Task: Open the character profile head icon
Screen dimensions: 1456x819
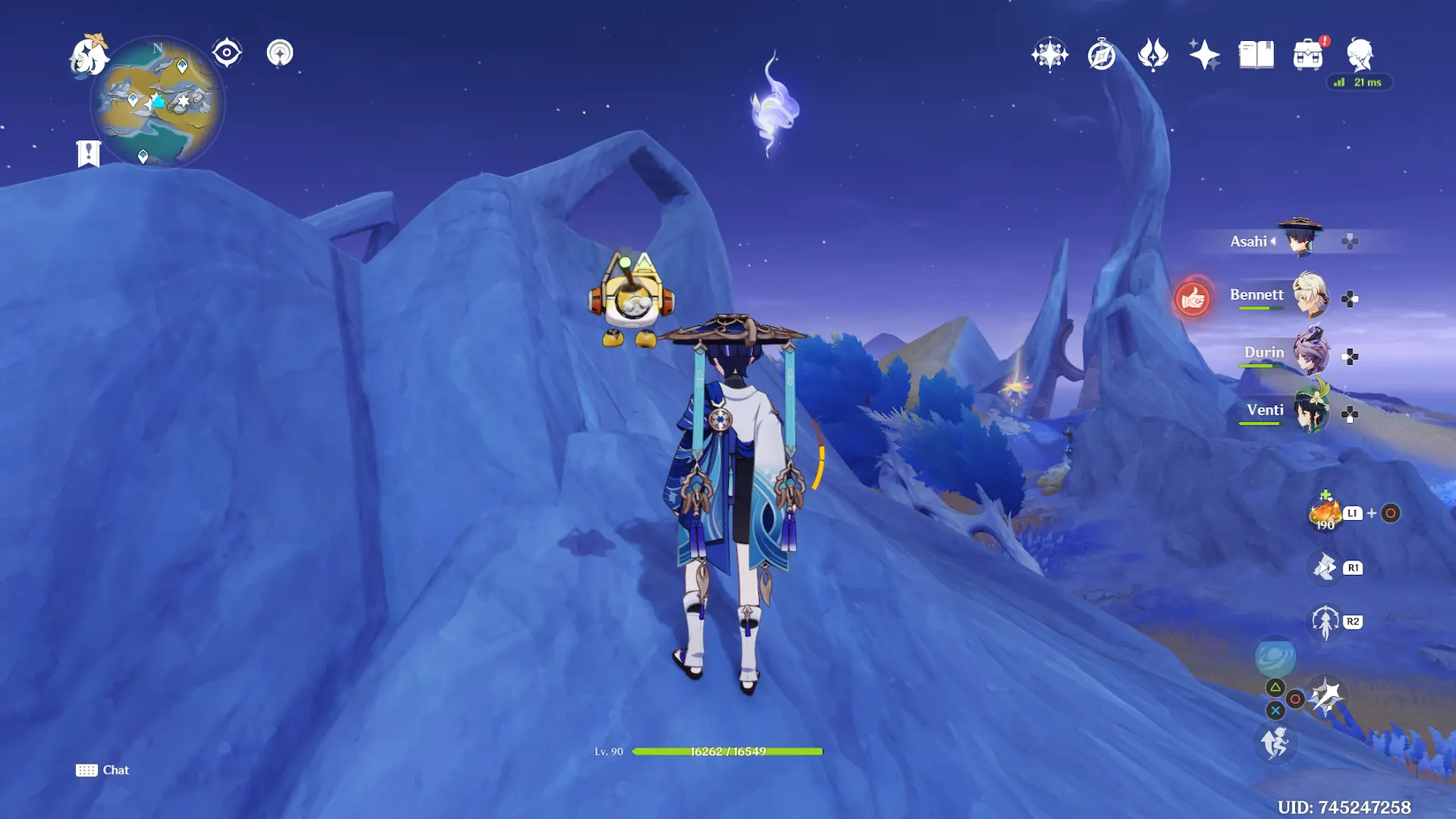Action: click(1360, 55)
